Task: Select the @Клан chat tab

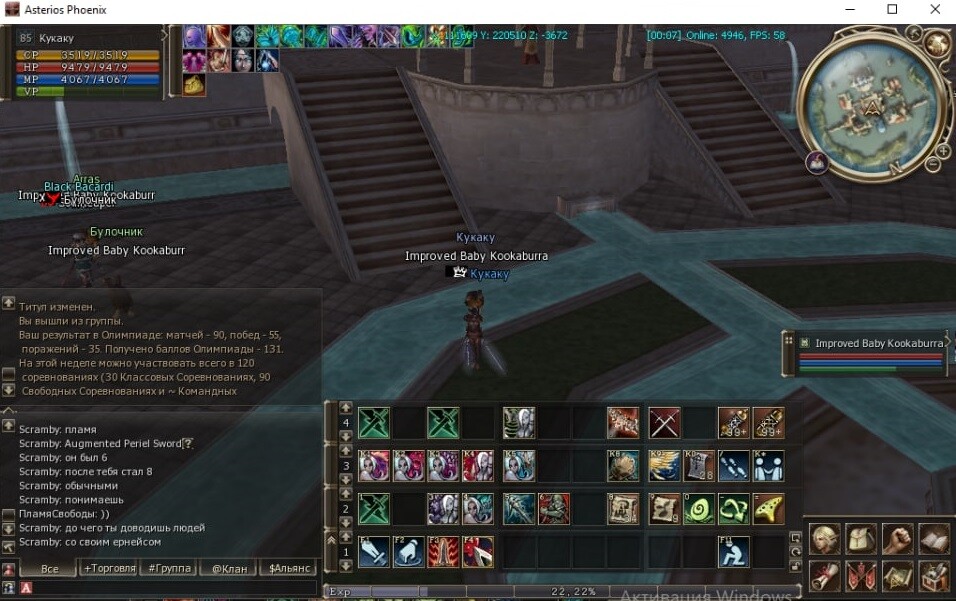Action: pyautogui.click(x=228, y=568)
